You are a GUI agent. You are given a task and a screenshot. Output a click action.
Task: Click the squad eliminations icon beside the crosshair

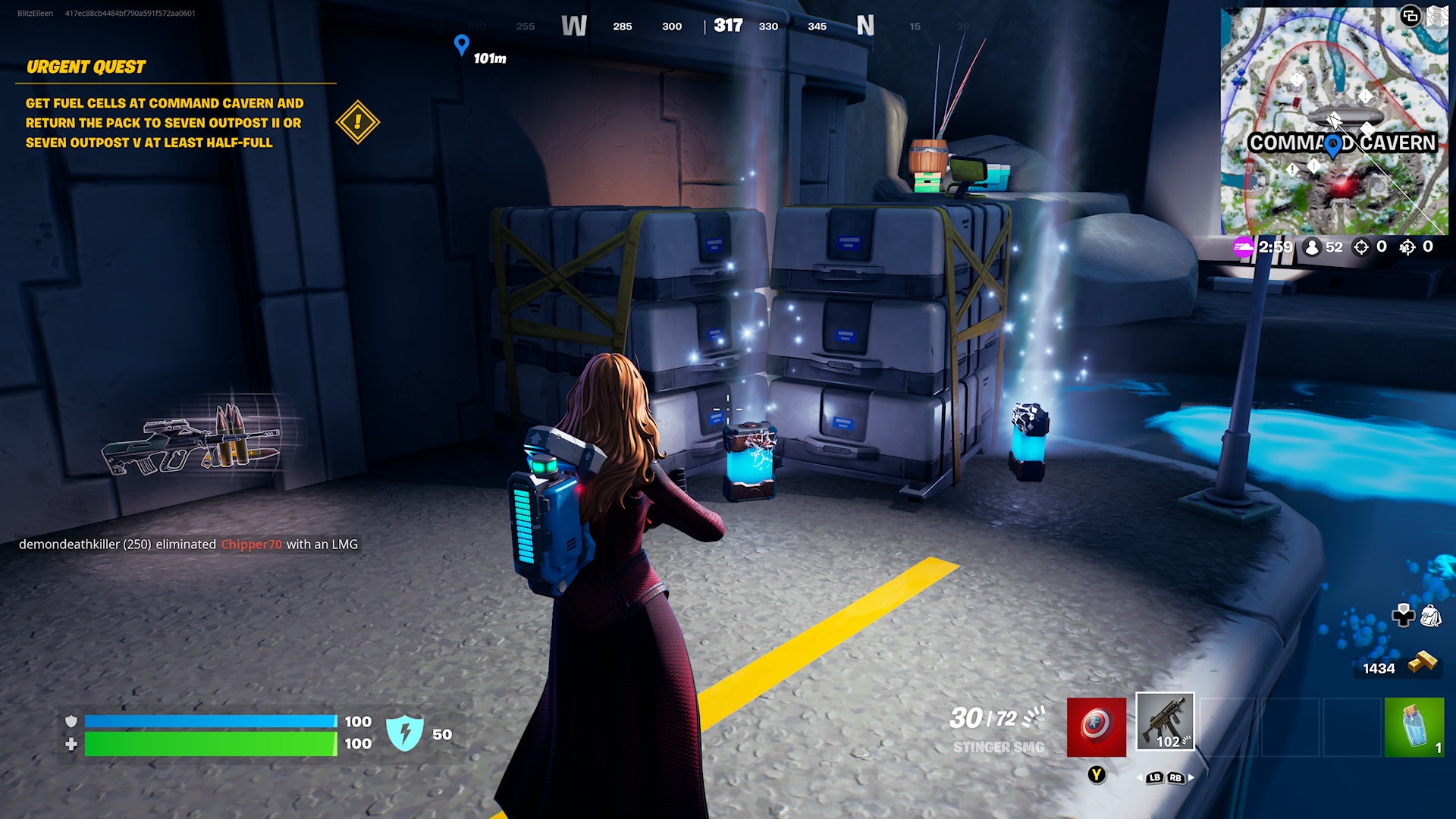[x=1407, y=247]
